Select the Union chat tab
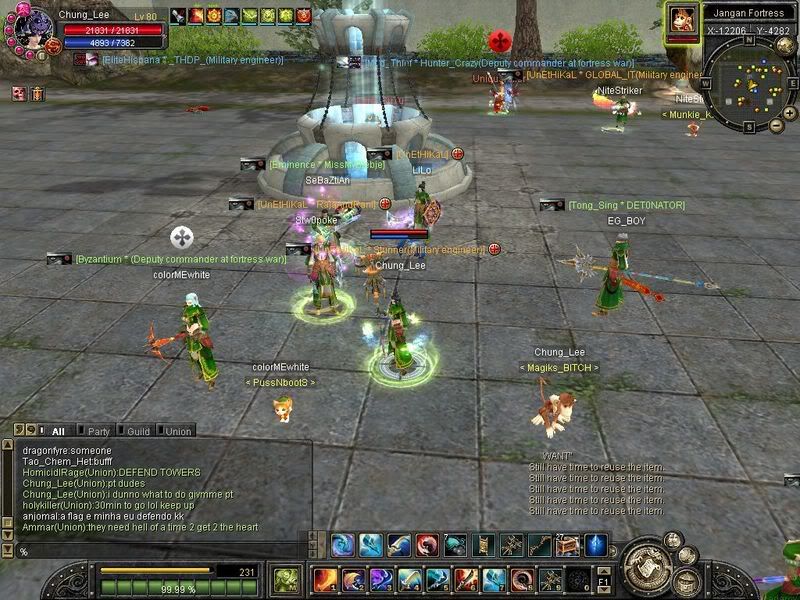Image resolution: width=800 pixels, height=600 pixels. 178,431
